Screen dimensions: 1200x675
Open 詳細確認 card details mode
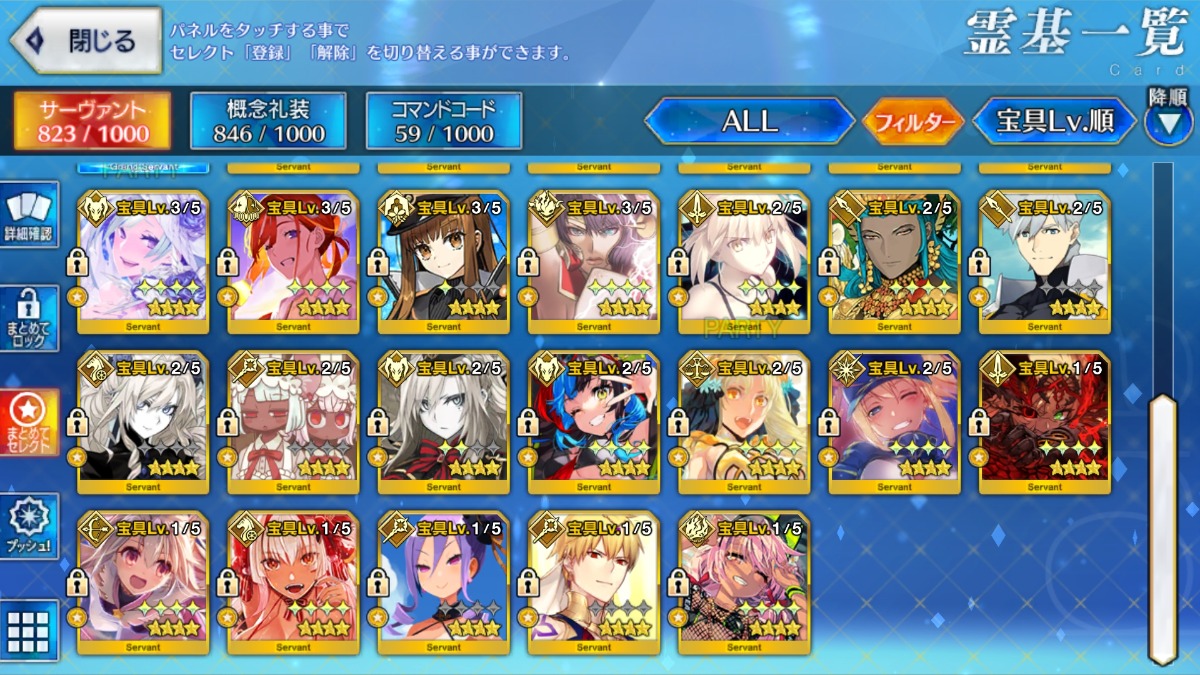tap(31, 215)
